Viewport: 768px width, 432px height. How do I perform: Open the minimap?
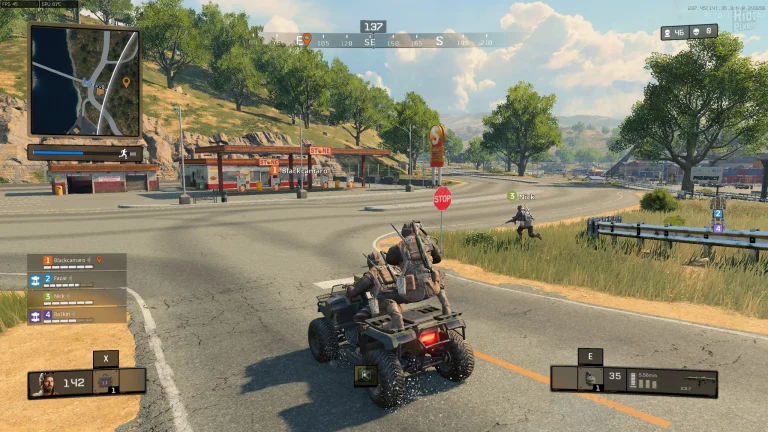(84, 80)
